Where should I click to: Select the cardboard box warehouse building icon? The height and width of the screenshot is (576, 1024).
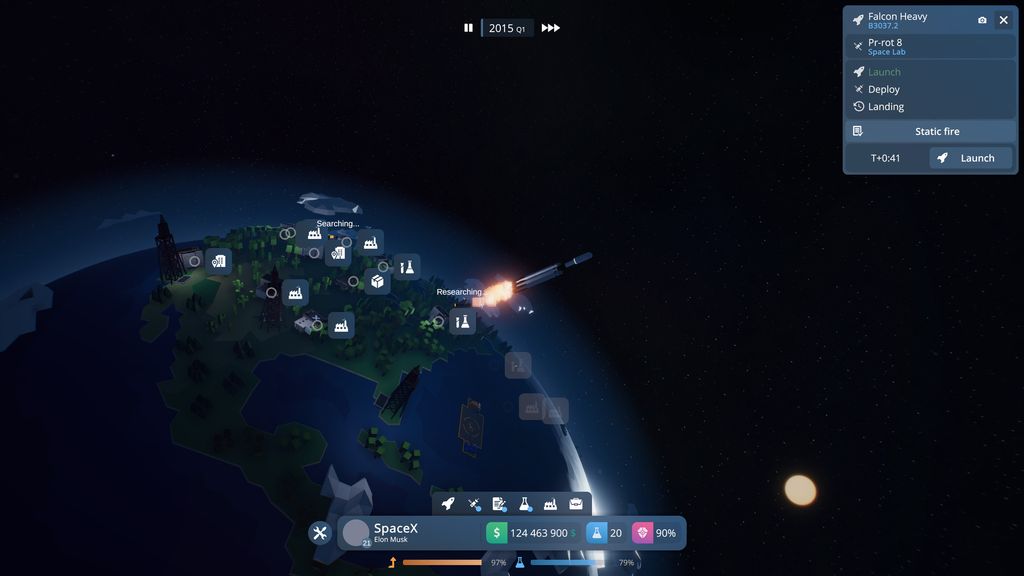[x=378, y=282]
